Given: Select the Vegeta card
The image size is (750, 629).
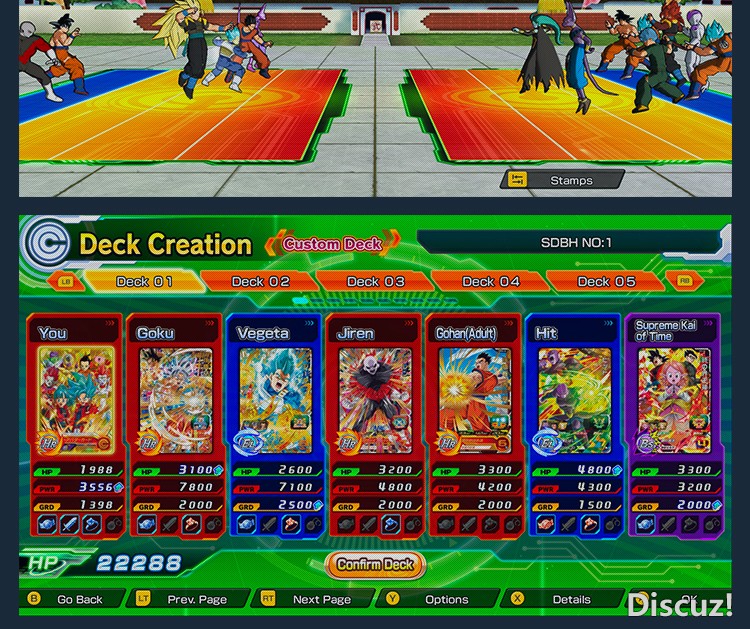Looking at the screenshot, I should click(x=275, y=400).
